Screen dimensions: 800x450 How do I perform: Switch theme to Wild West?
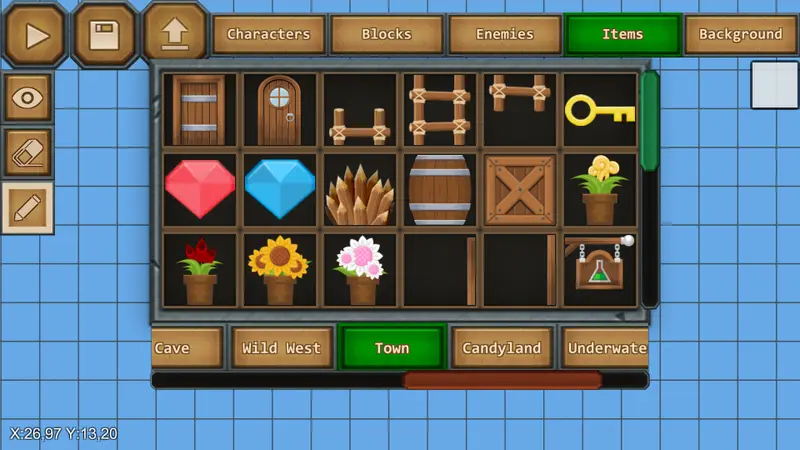tap(282, 348)
